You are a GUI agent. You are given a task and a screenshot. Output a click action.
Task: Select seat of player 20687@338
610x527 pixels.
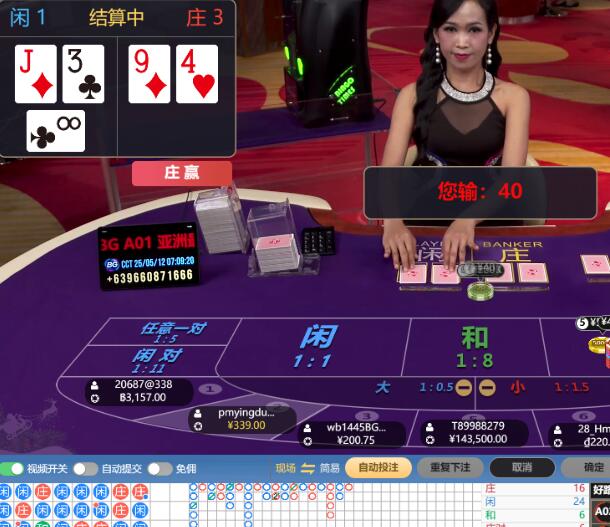(x=140, y=390)
